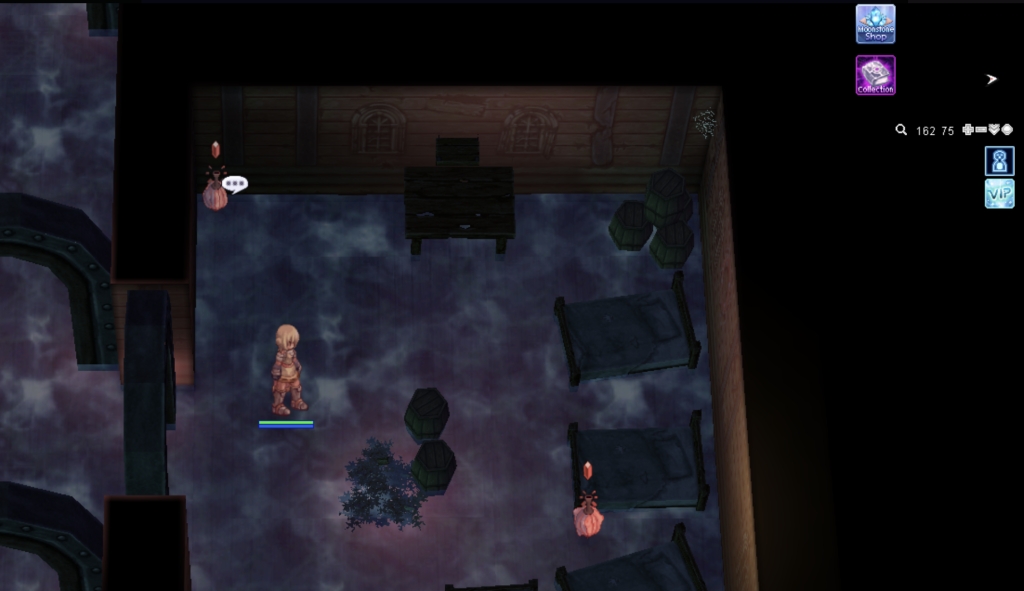
Task: Click the minimap magnifier search icon
Action: point(901,130)
